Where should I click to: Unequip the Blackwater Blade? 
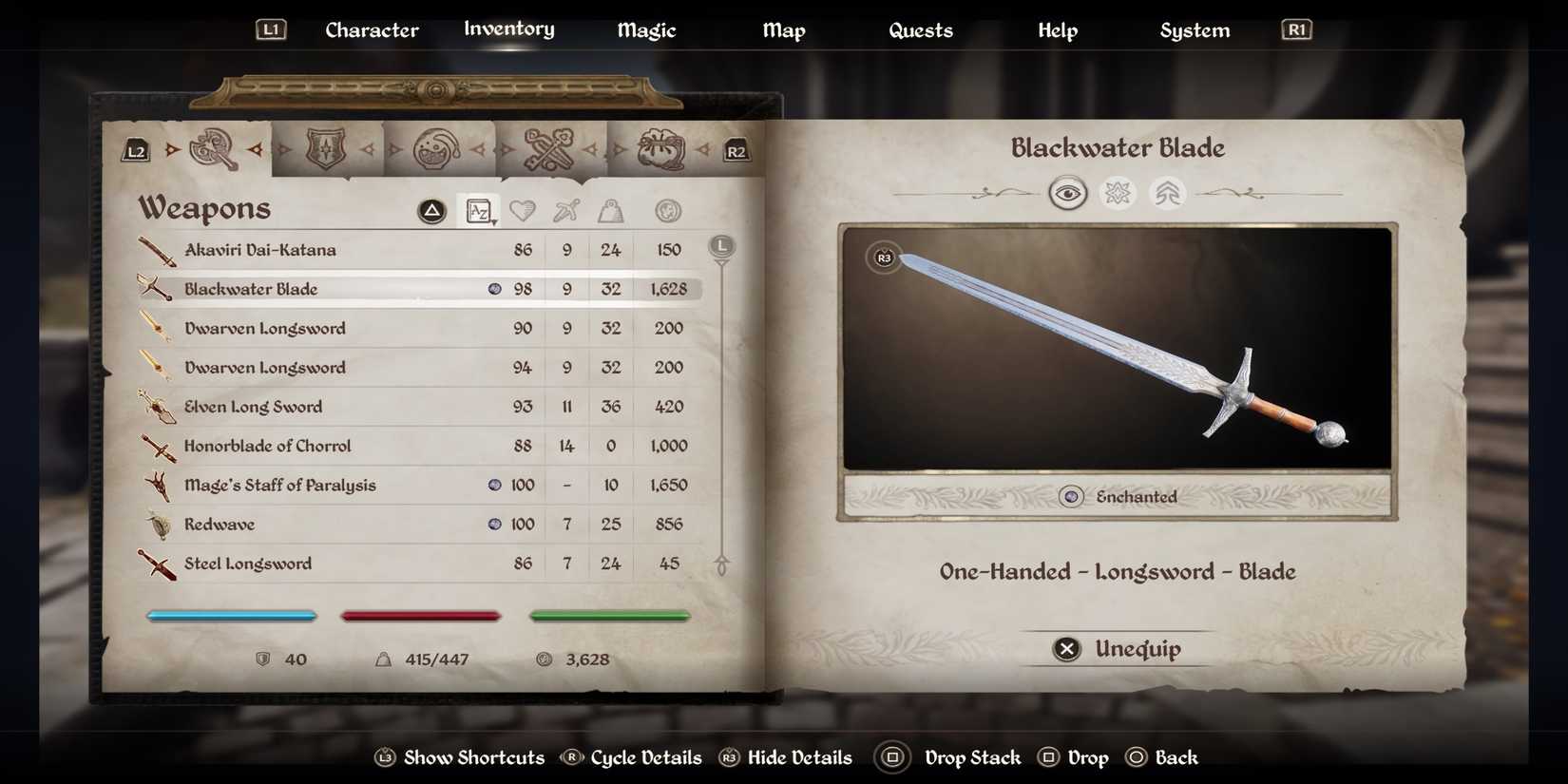(x=1116, y=649)
